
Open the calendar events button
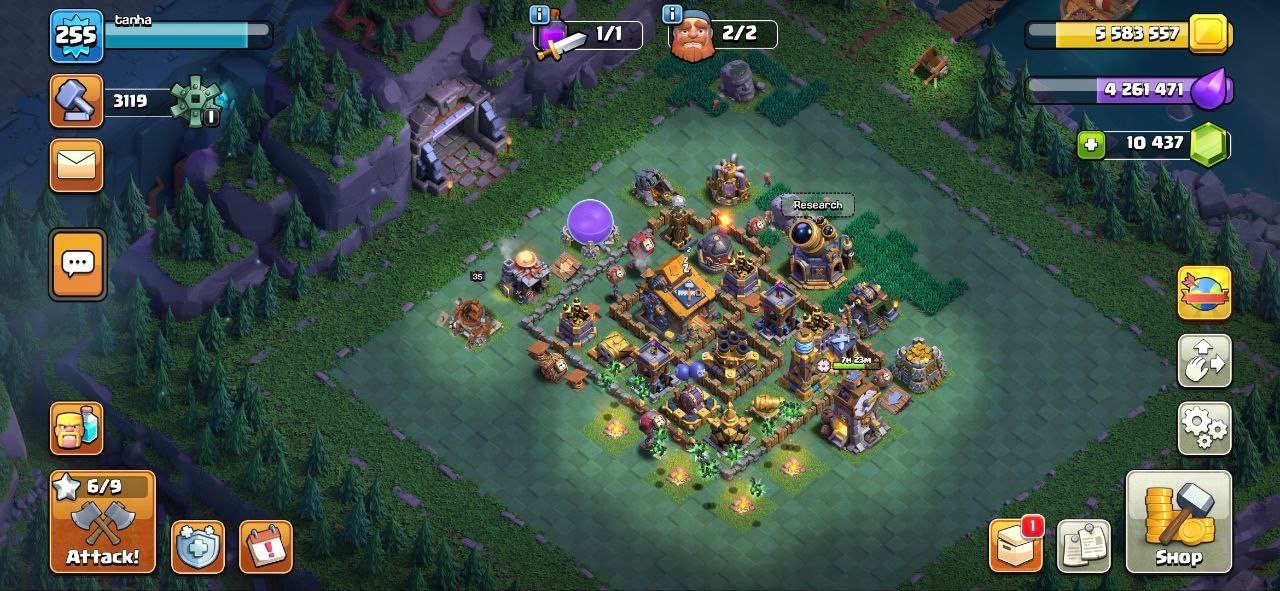pyautogui.click(x=265, y=547)
